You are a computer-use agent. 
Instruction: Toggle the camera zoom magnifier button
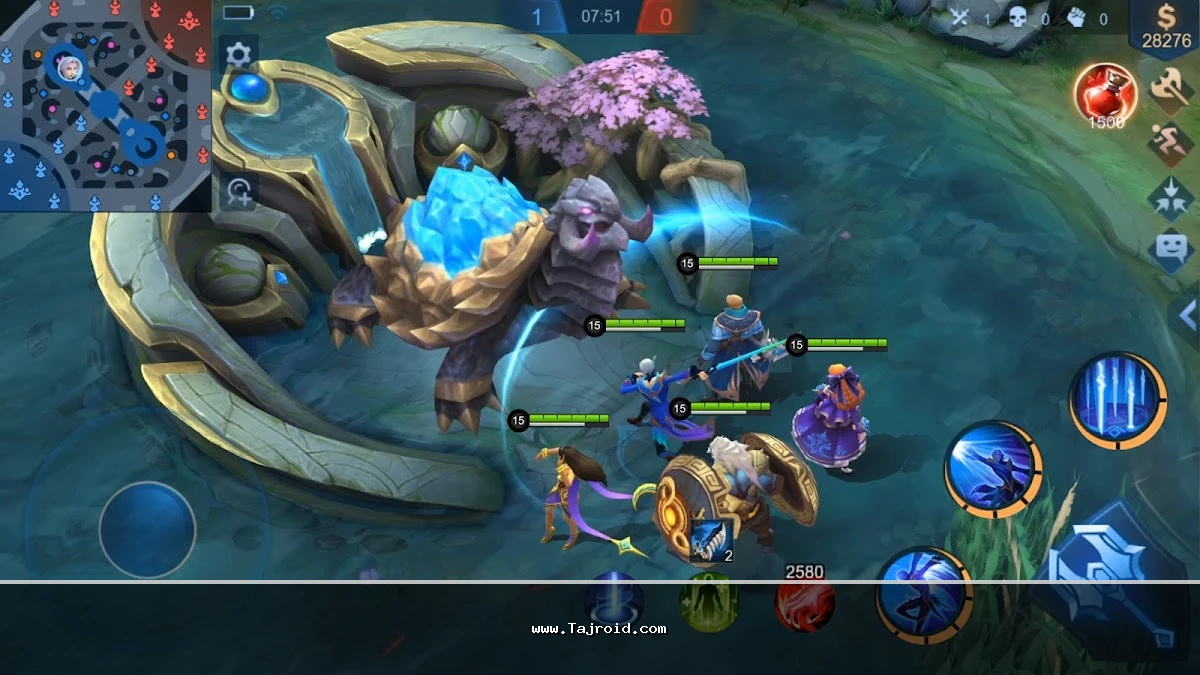240,190
